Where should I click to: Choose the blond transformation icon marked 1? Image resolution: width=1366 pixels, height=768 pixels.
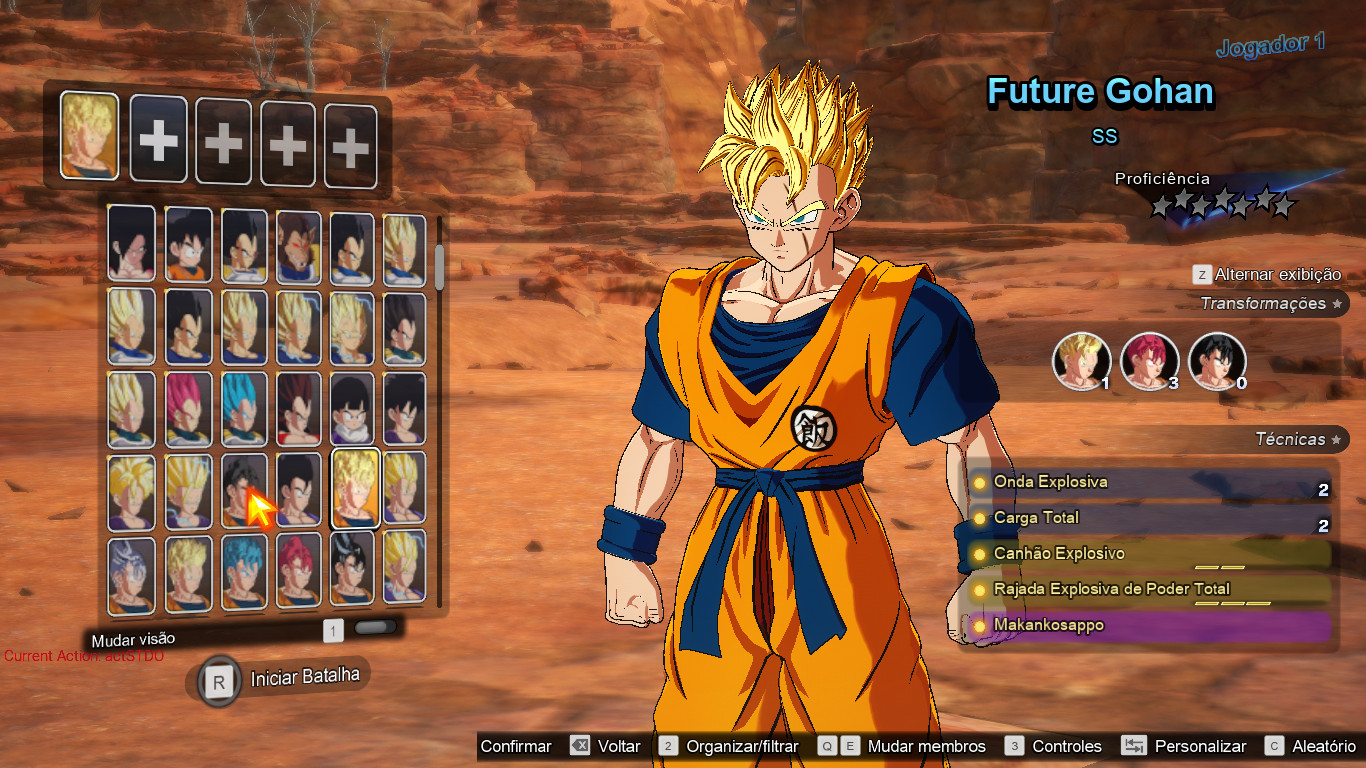pos(1081,361)
